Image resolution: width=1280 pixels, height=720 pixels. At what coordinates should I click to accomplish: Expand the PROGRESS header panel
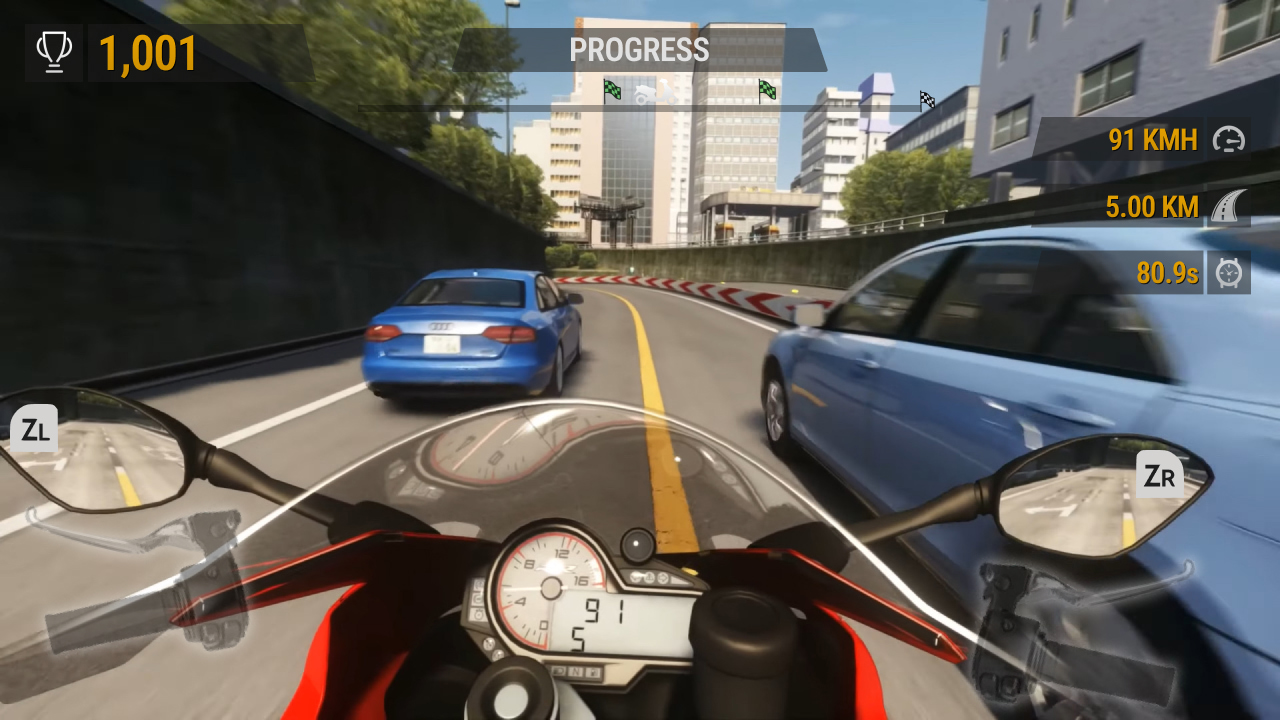pos(639,50)
